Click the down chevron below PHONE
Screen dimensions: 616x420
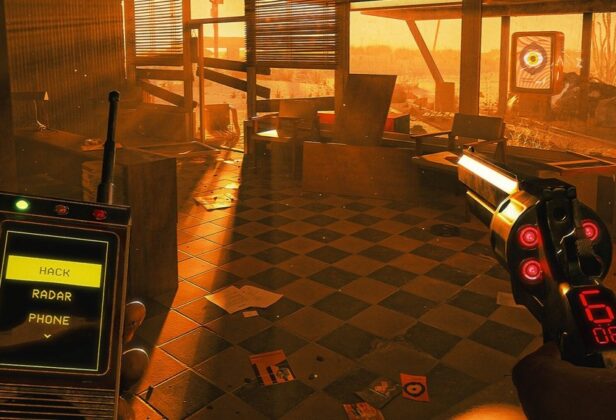pos(47,336)
